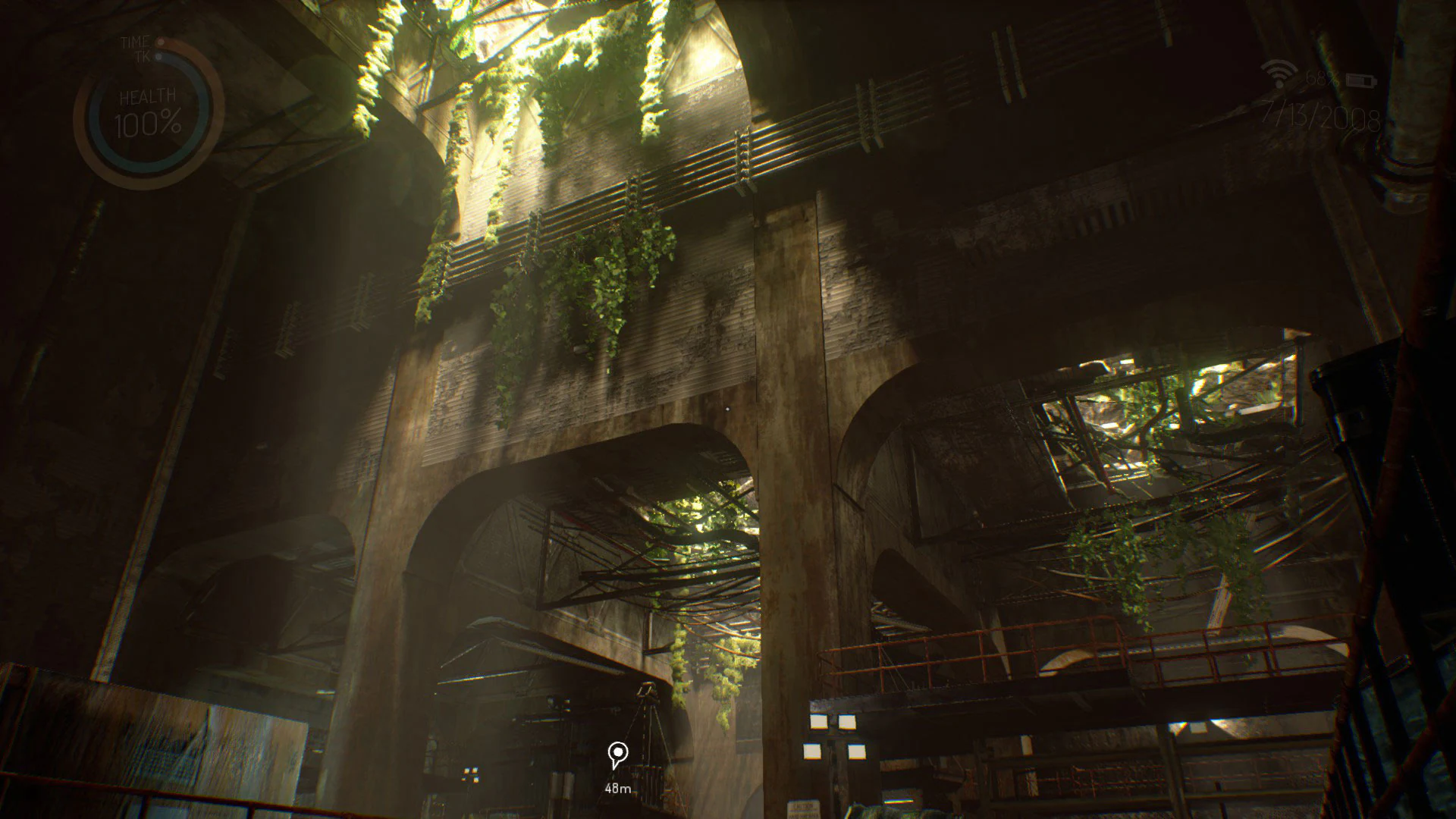Click the blue TK indicator dot

click(158, 56)
